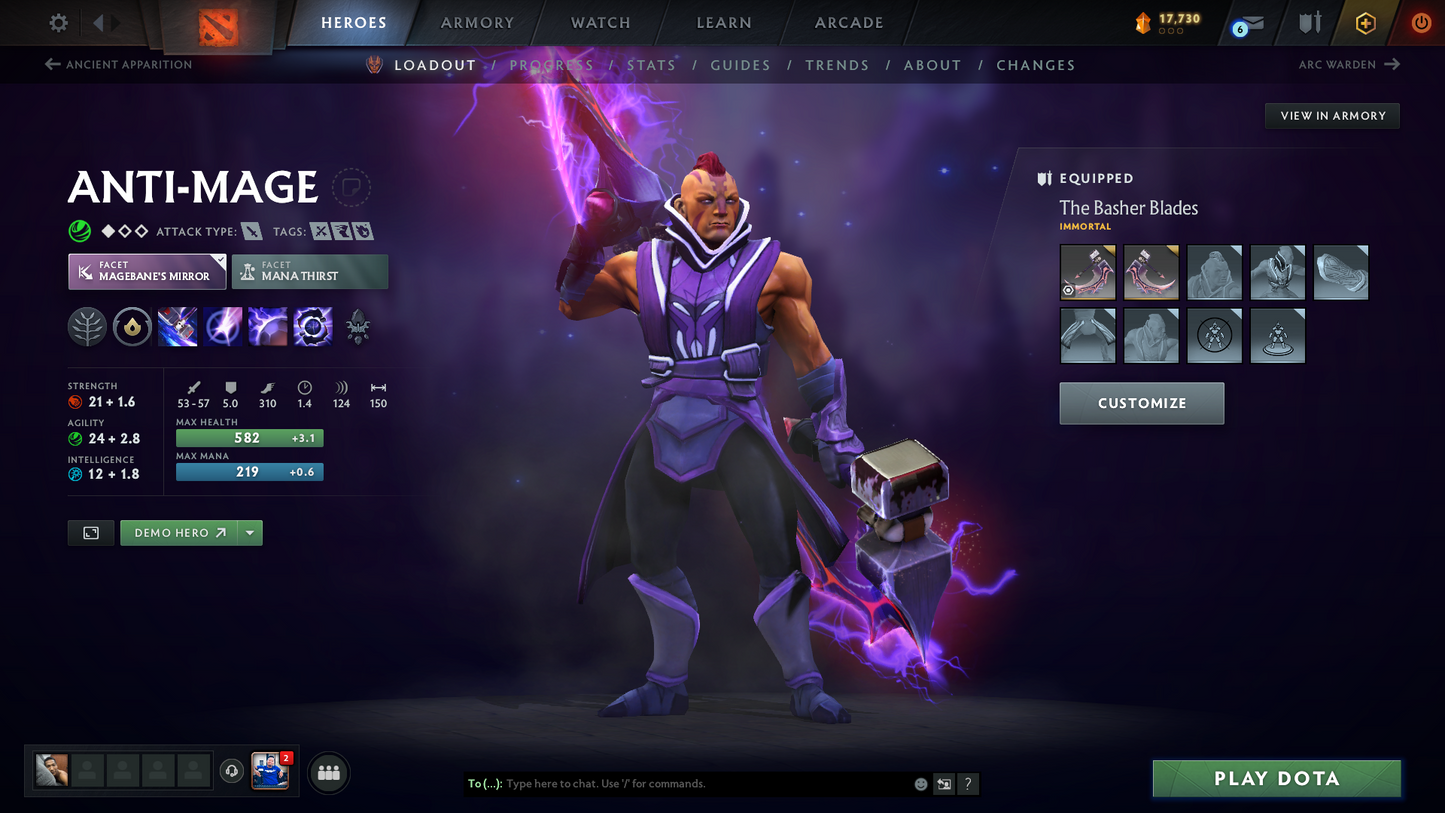This screenshot has width=1445, height=813.
Task: Click the Mana Break ability icon
Action: [x=177, y=326]
